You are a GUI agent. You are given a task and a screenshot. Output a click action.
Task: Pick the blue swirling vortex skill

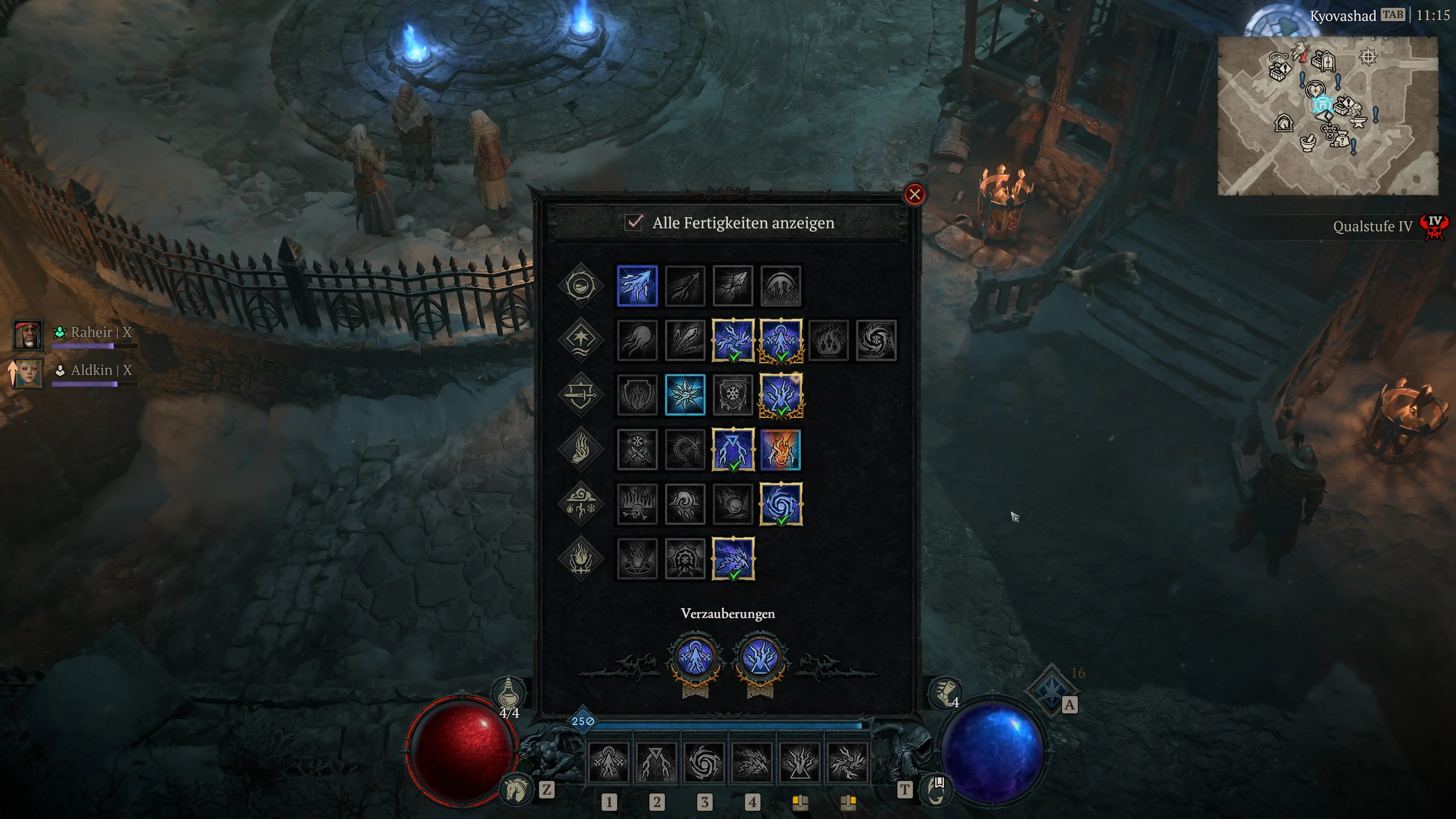click(x=781, y=504)
